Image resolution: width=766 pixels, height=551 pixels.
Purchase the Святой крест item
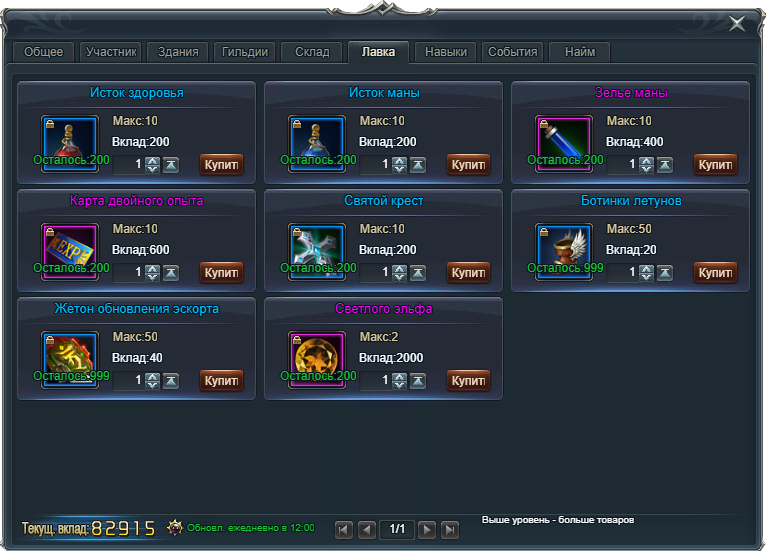(468, 272)
